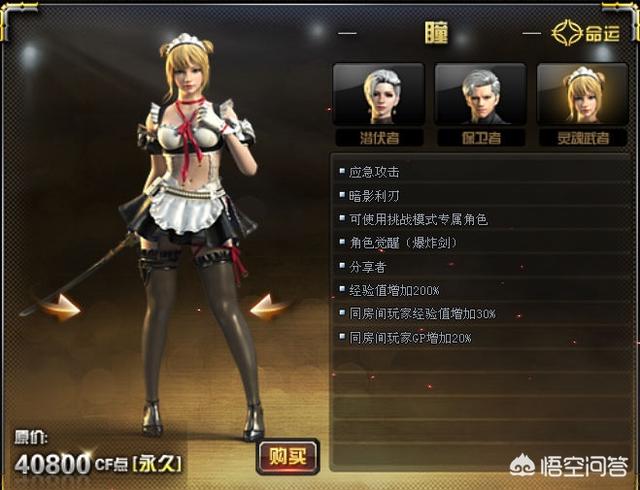Image resolution: width=640 pixels, height=490 pixels.
Task: Rotate character with the right arrow
Action: tap(269, 307)
